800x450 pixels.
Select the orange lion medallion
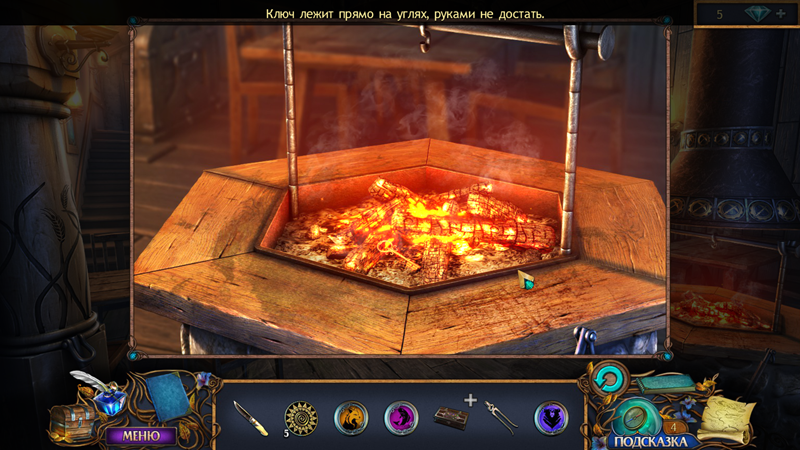point(350,416)
